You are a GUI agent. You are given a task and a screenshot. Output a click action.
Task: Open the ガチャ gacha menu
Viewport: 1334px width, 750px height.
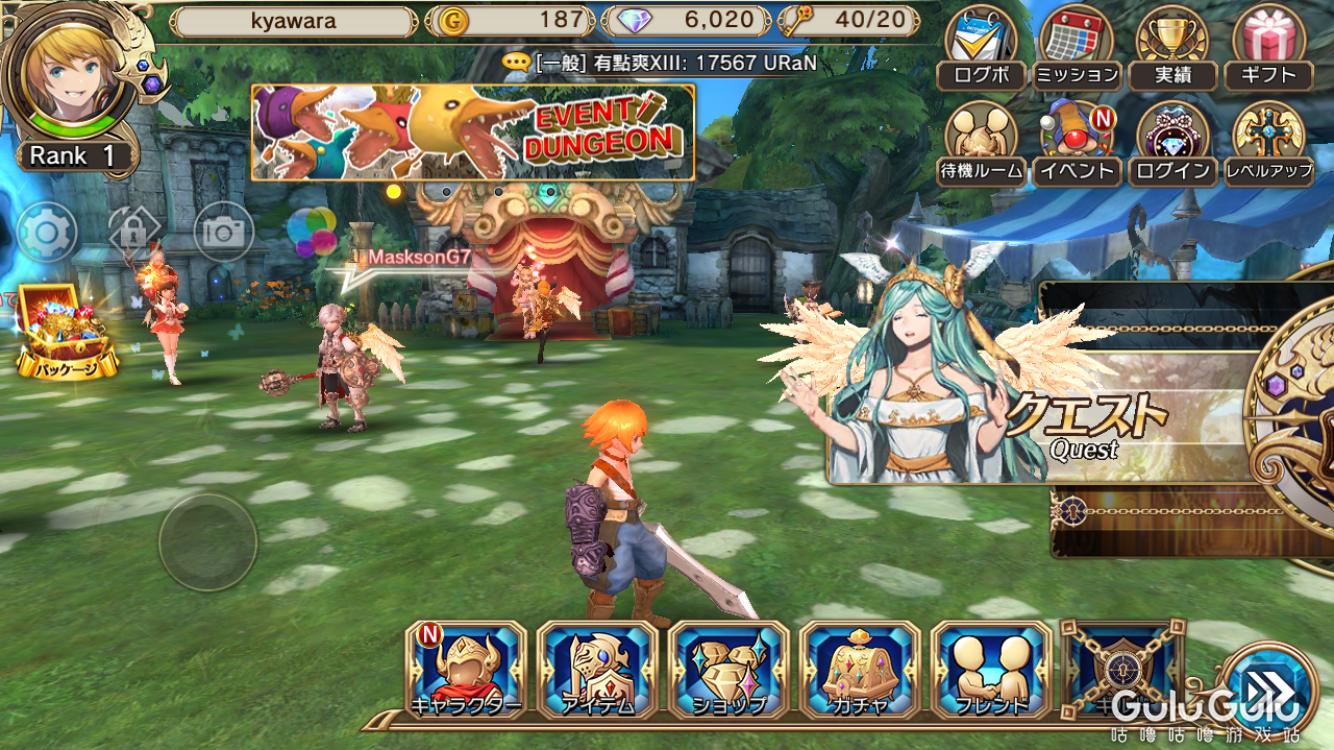pos(860,670)
